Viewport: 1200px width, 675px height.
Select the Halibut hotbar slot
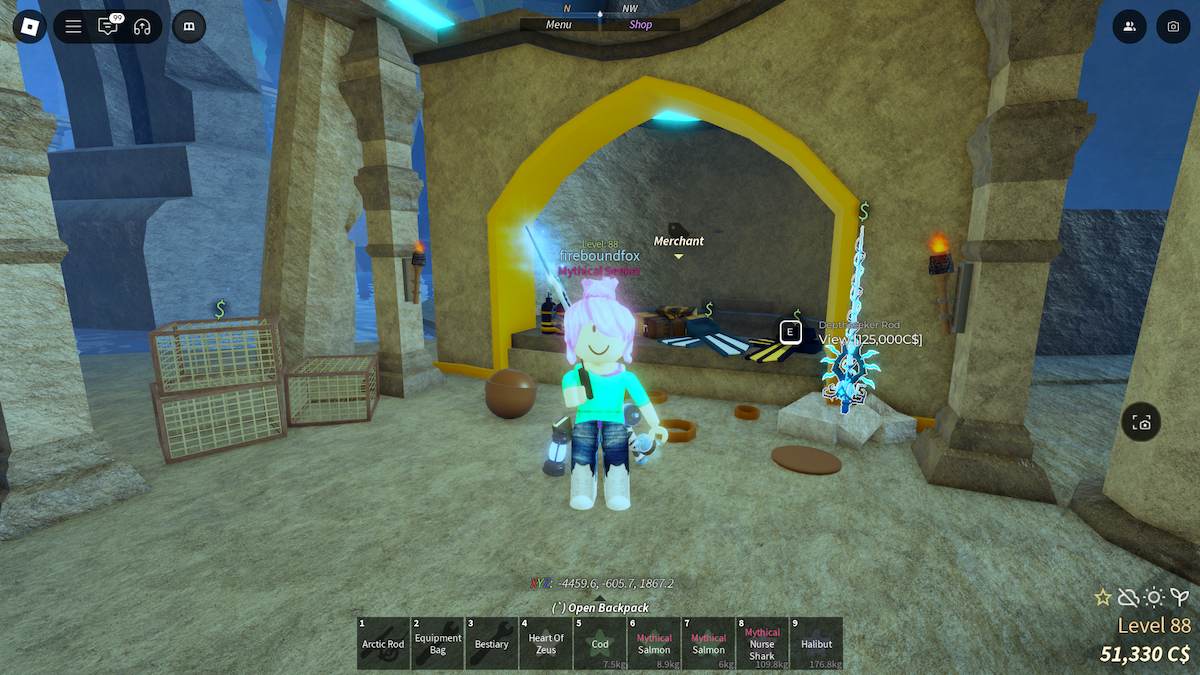pos(816,643)
